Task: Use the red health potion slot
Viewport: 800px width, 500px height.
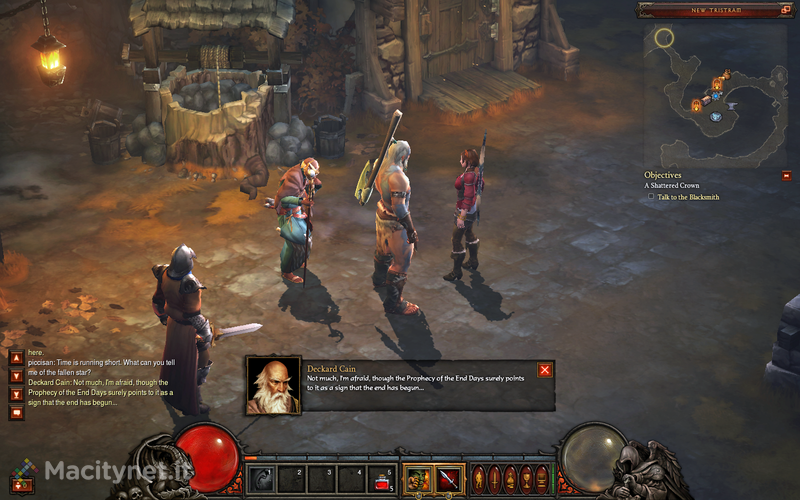Action: [x=381, y=480]
